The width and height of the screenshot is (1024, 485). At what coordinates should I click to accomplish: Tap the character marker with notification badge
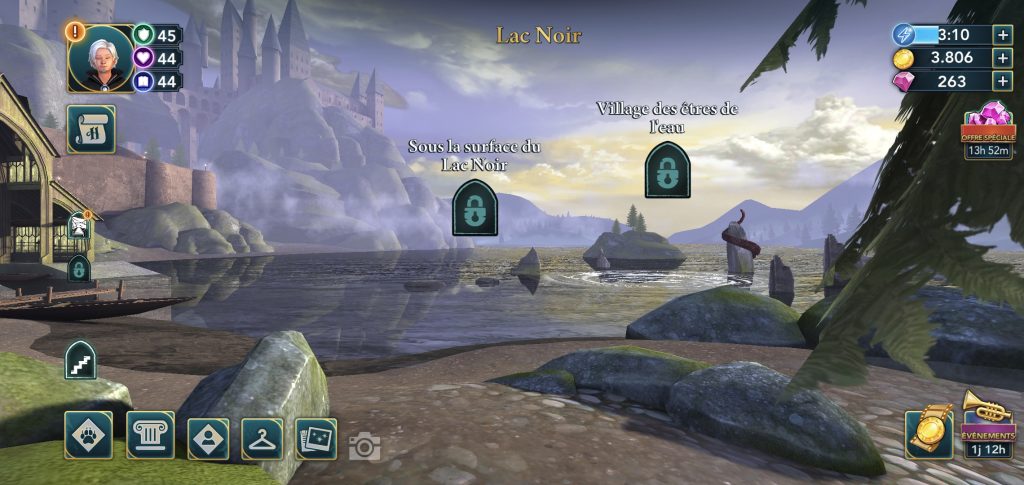pyautogui.click(x=79, y=227)
